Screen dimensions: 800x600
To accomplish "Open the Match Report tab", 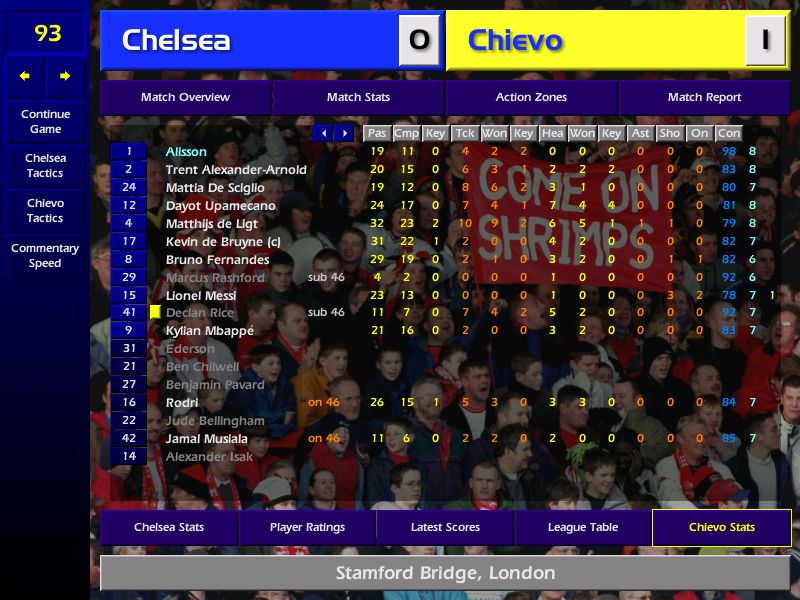I will (x=704, y=97).
